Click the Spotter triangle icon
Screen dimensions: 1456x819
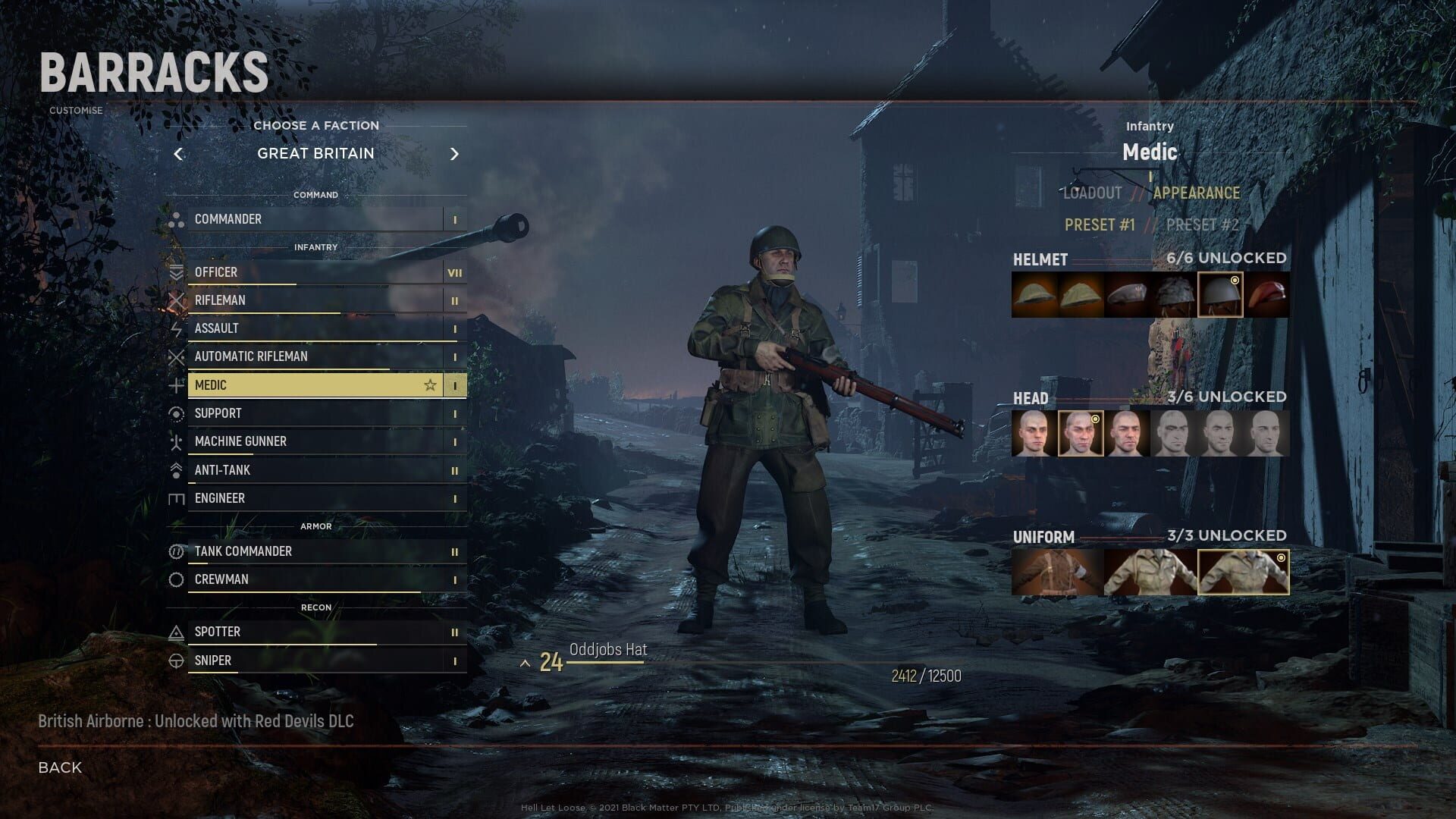[x=176, y=631]
